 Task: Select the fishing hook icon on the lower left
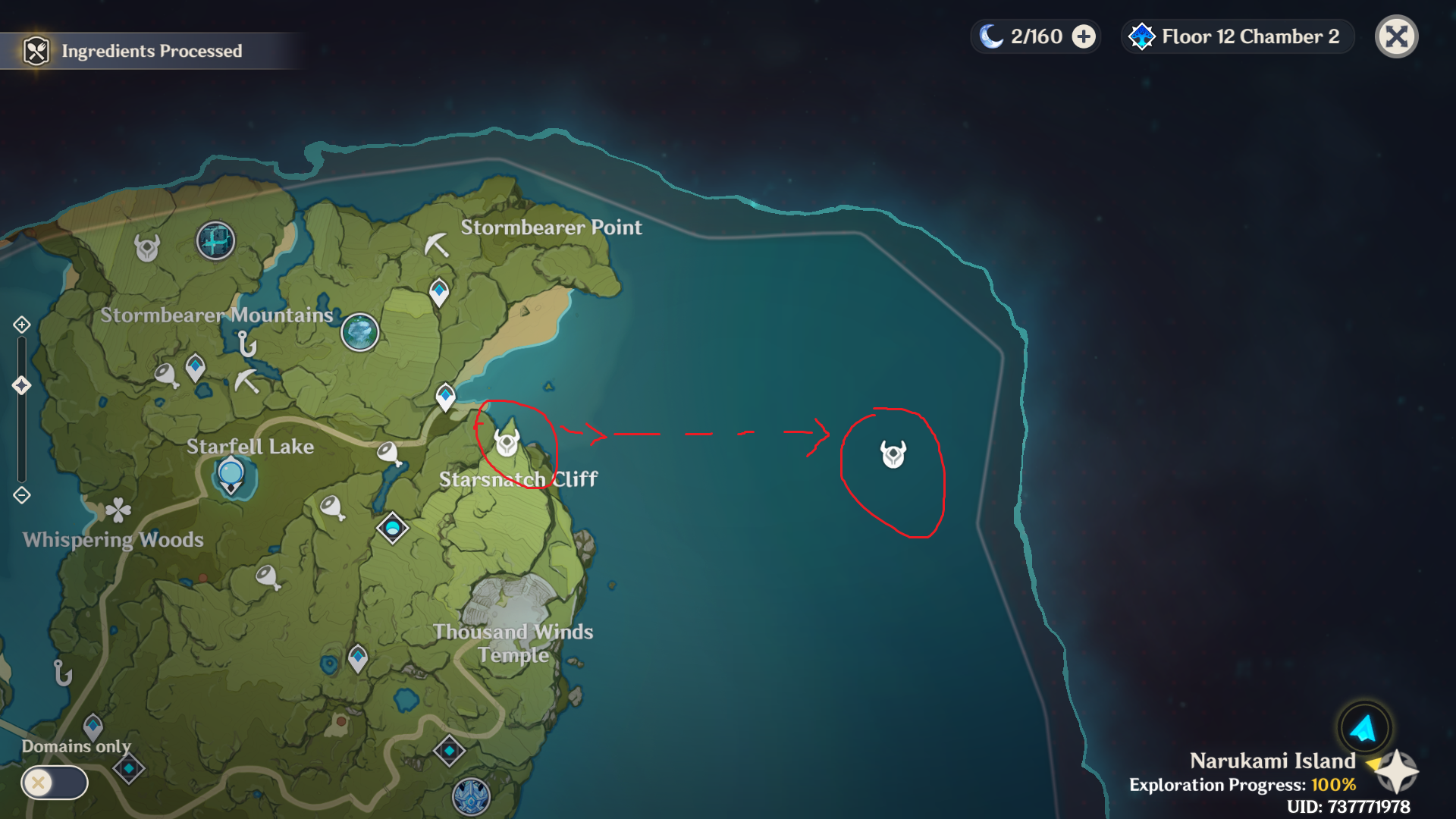click(x=61, y=672)
